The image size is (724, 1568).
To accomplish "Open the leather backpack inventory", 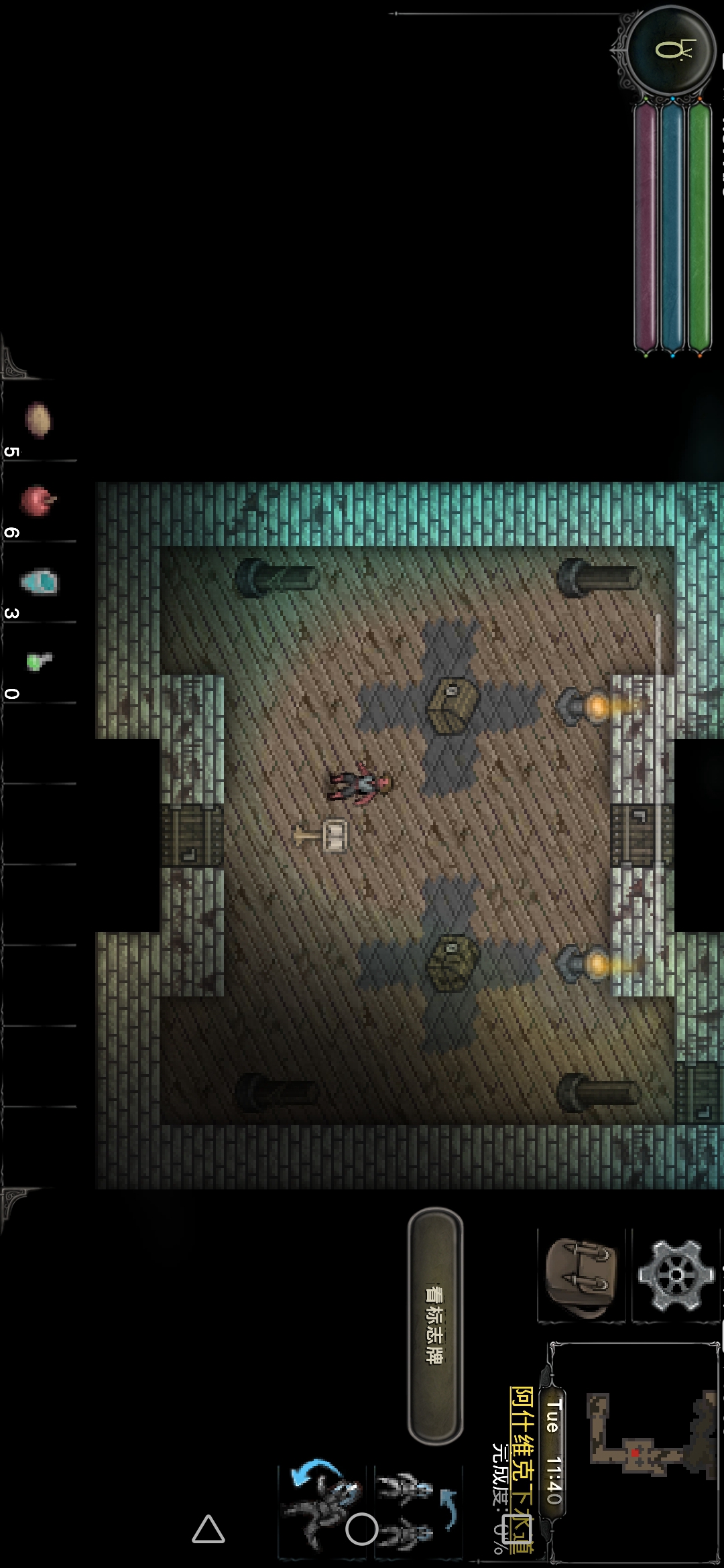I will pyautogui.click(x=581, y=1277).
